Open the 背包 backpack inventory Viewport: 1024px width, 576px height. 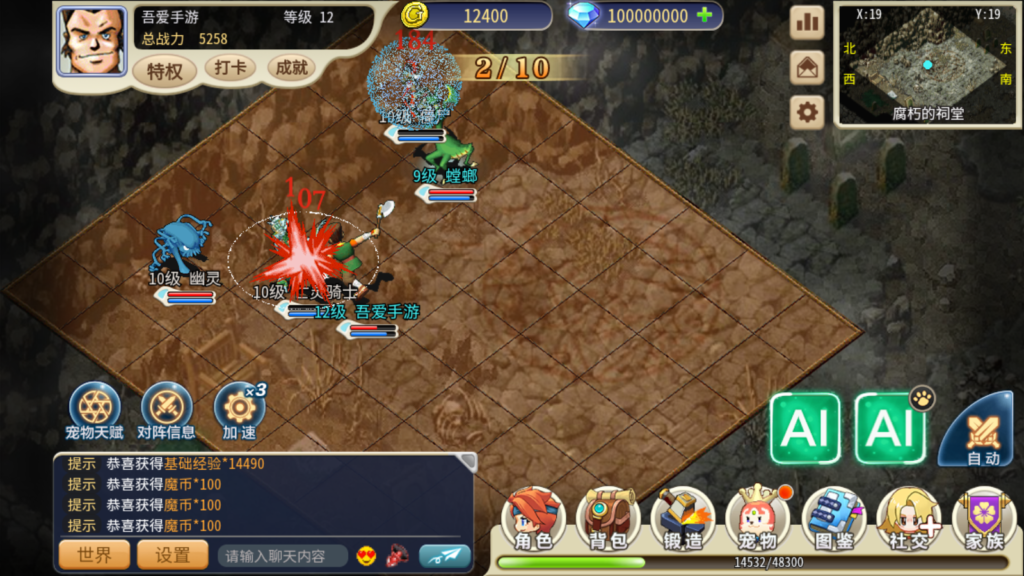coord(607,520)
